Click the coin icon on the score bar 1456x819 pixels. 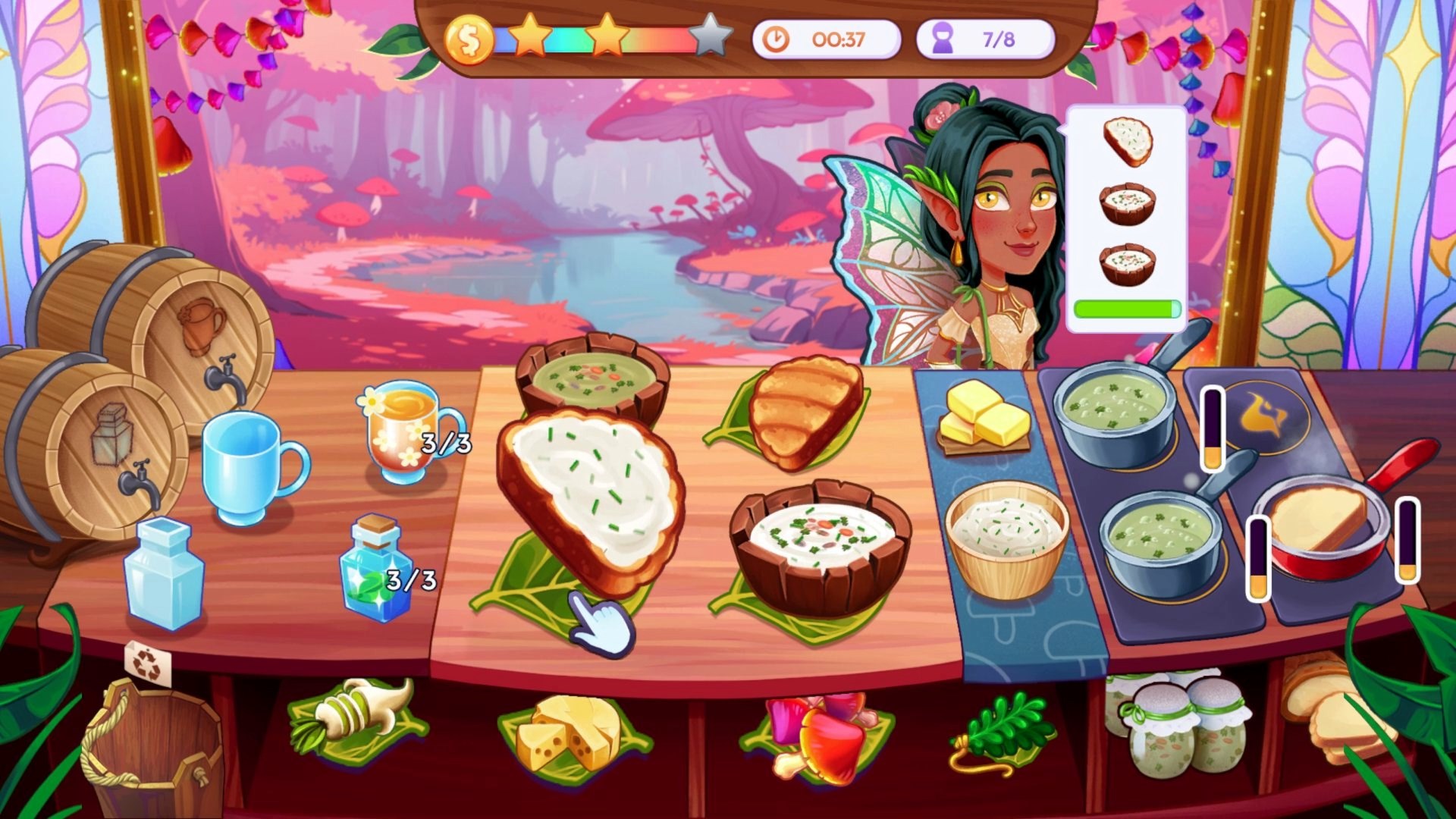pos(469,38)
